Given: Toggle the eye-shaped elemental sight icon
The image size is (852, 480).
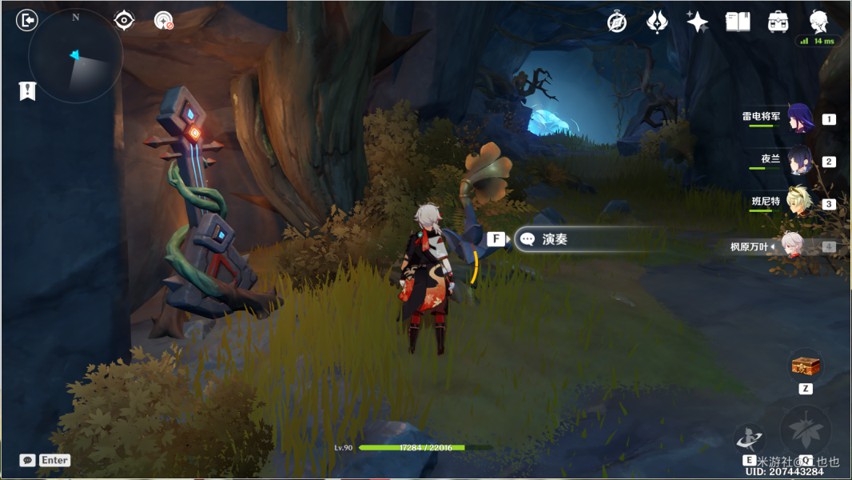Looking at the screenshot, I should [124, 20].
